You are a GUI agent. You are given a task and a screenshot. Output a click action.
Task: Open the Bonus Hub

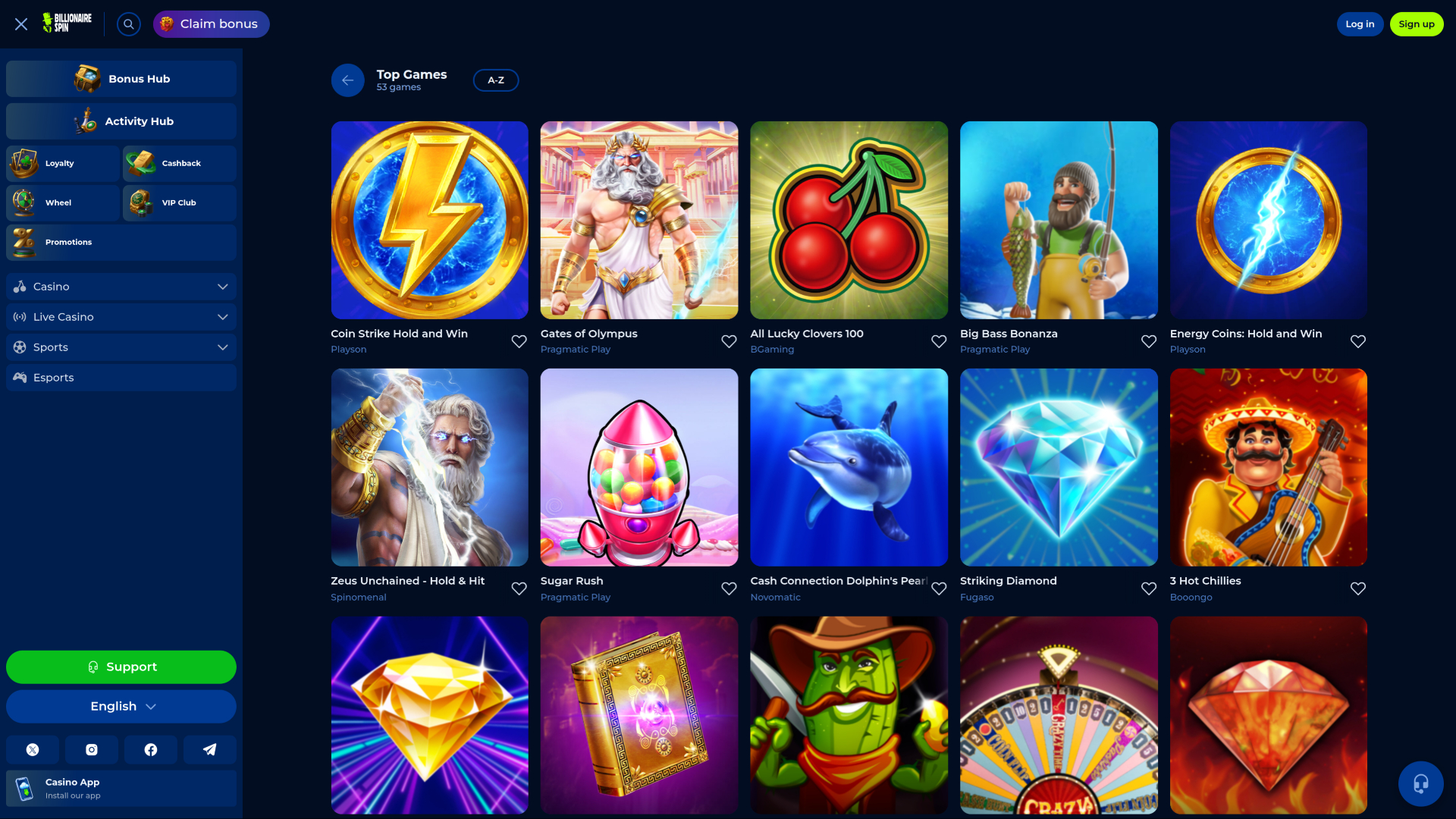tap(121, 78)
